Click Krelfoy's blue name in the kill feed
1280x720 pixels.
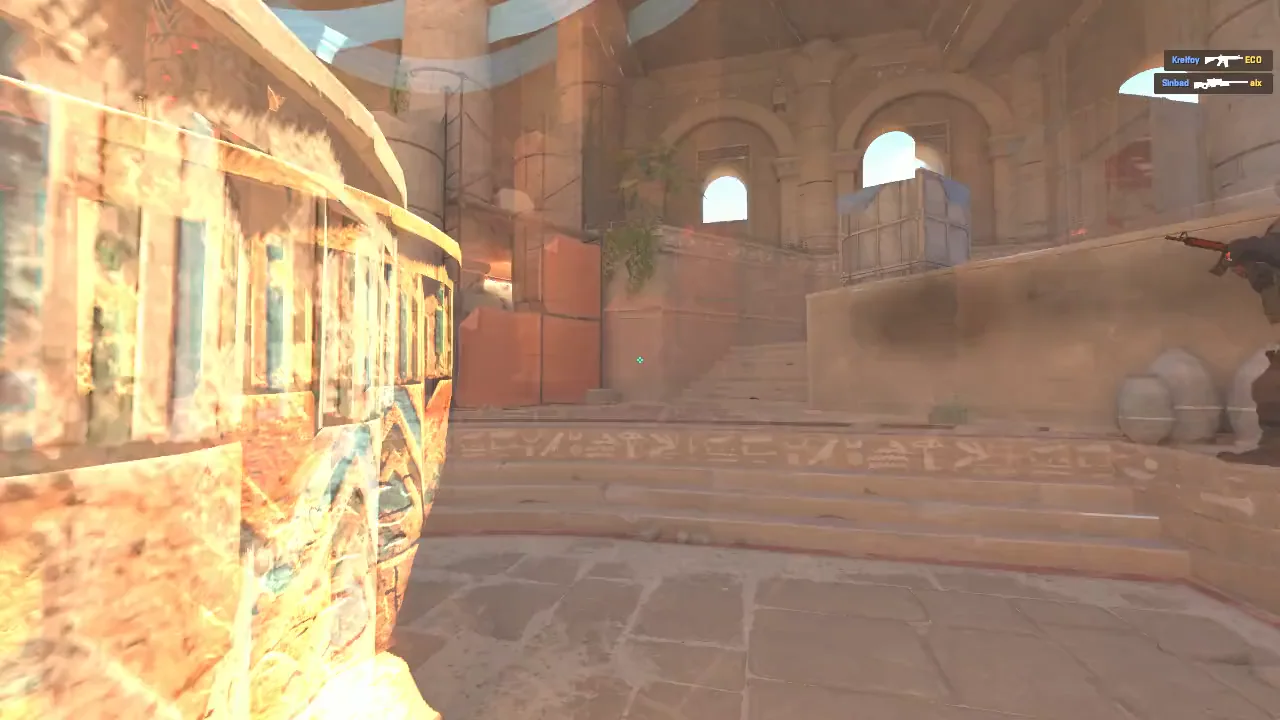[1185, 60]
